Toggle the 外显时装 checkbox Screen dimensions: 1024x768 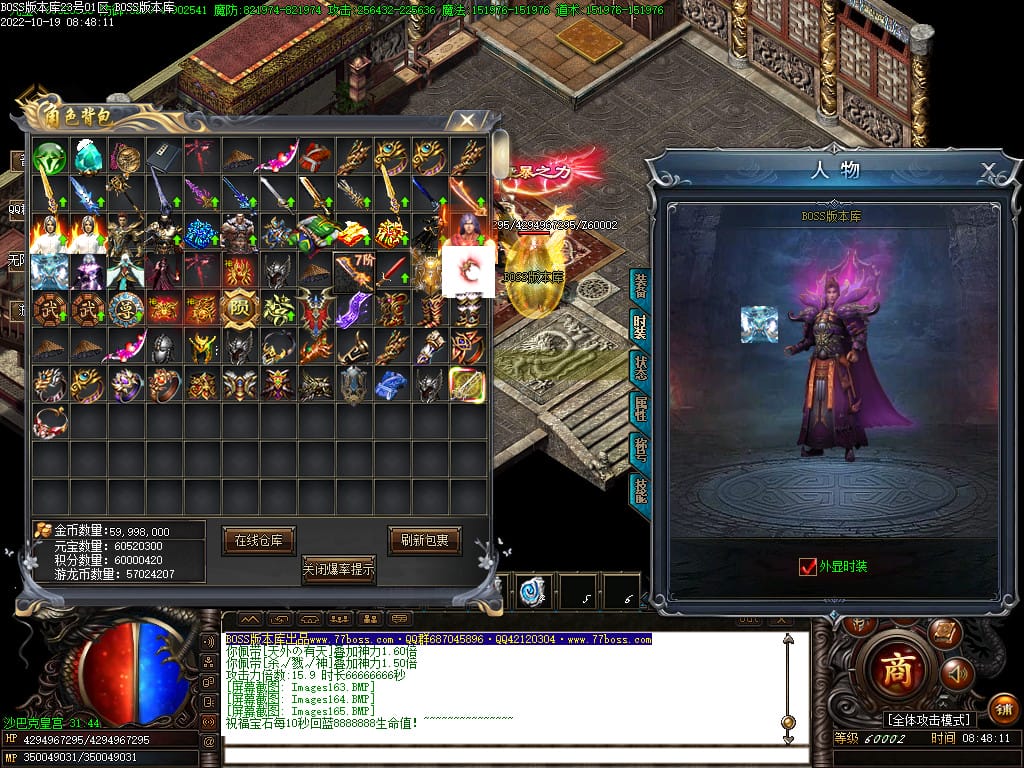click(808, 567)
